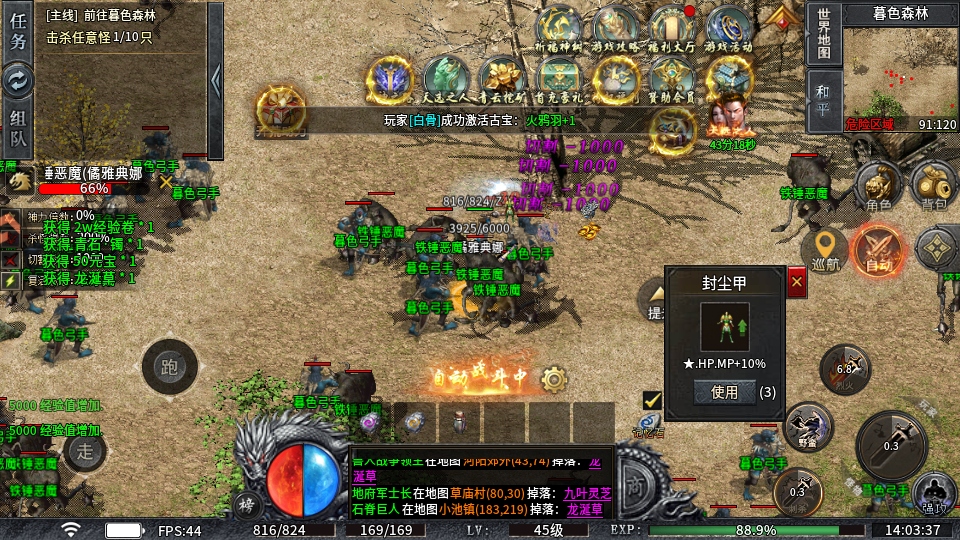The height and width of the screenshot is (540, 960).
Task: Switch movement to 跑 run mode
Action: click(x=169, y=367)
